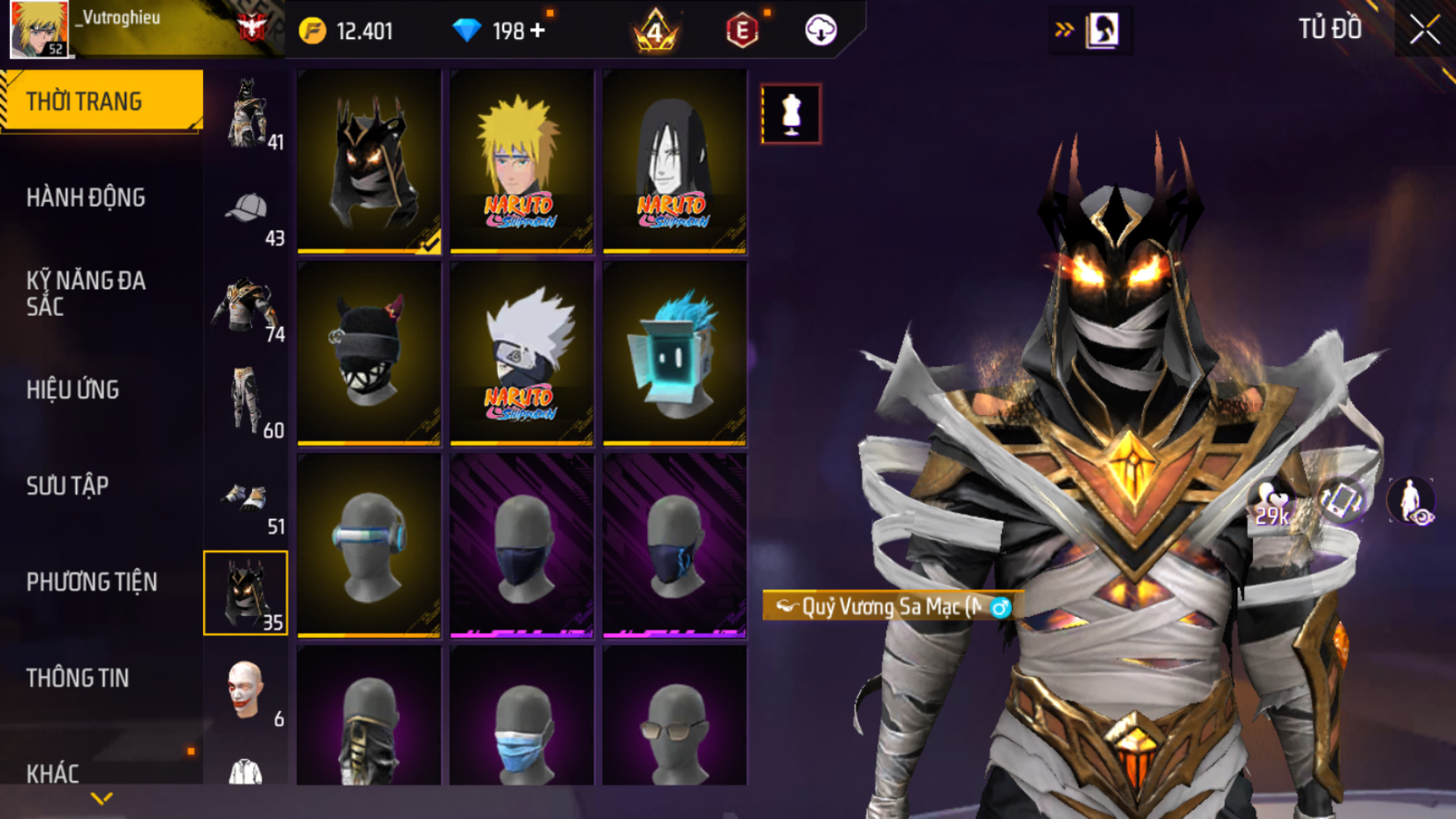The width and height of the screenshot is (1456, 819).
Task: Equip the long black hair Orochimaru head
Action: point(674,160)
